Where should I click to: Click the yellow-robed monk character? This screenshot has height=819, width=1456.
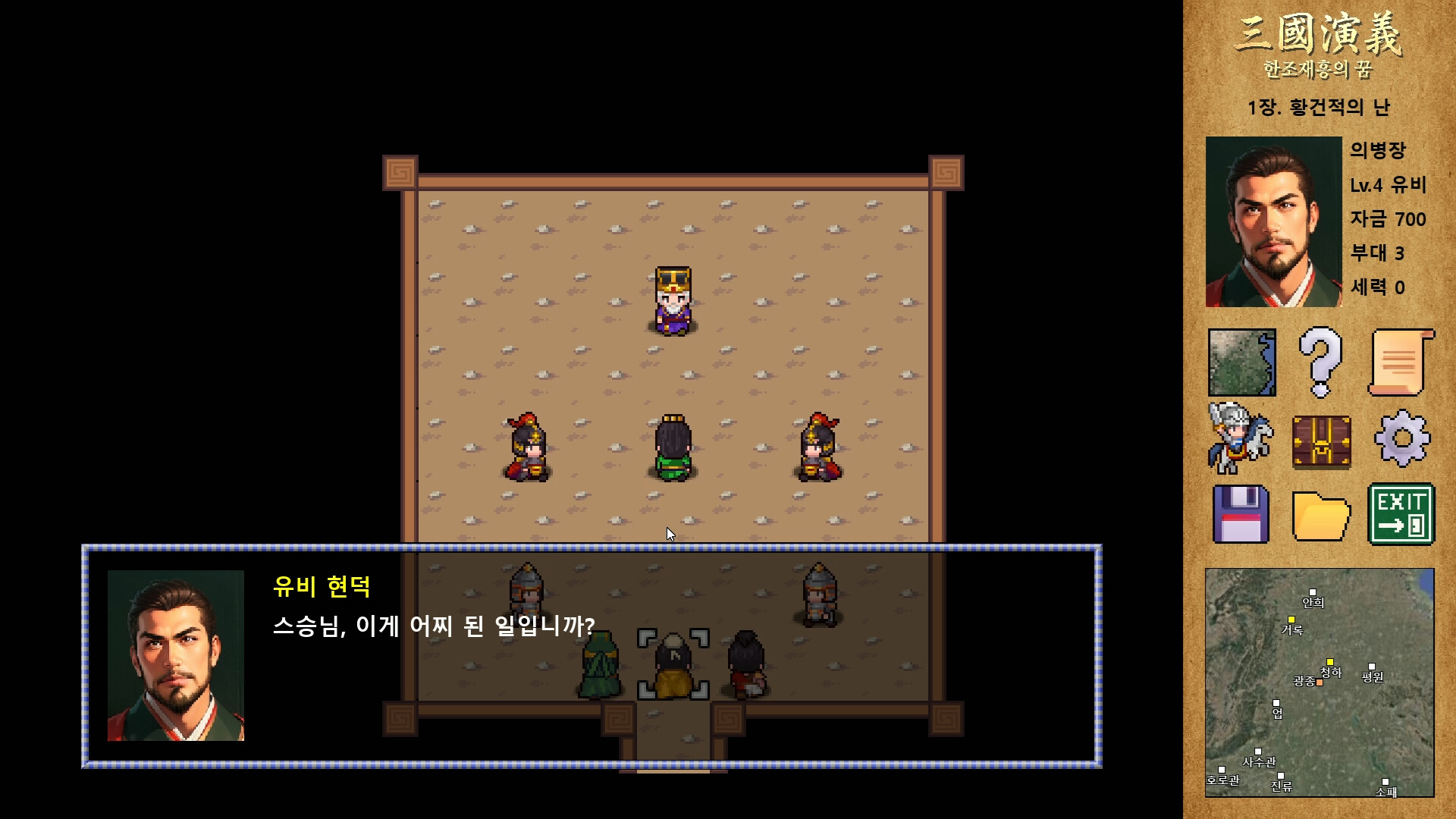(x=670, y=664)
